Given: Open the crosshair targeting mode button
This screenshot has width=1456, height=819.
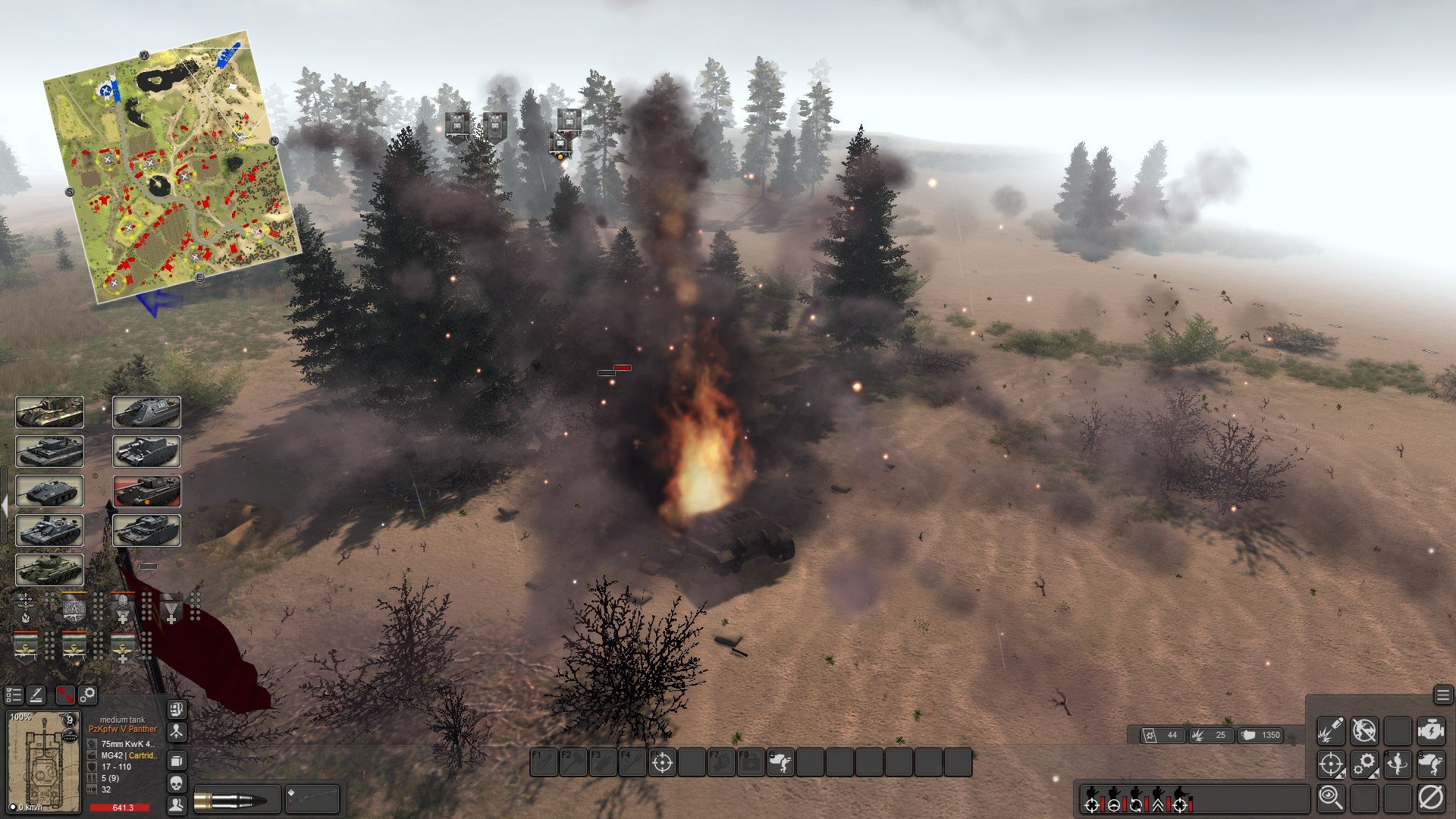Looking at the screenshot, I should point(1330,764).
